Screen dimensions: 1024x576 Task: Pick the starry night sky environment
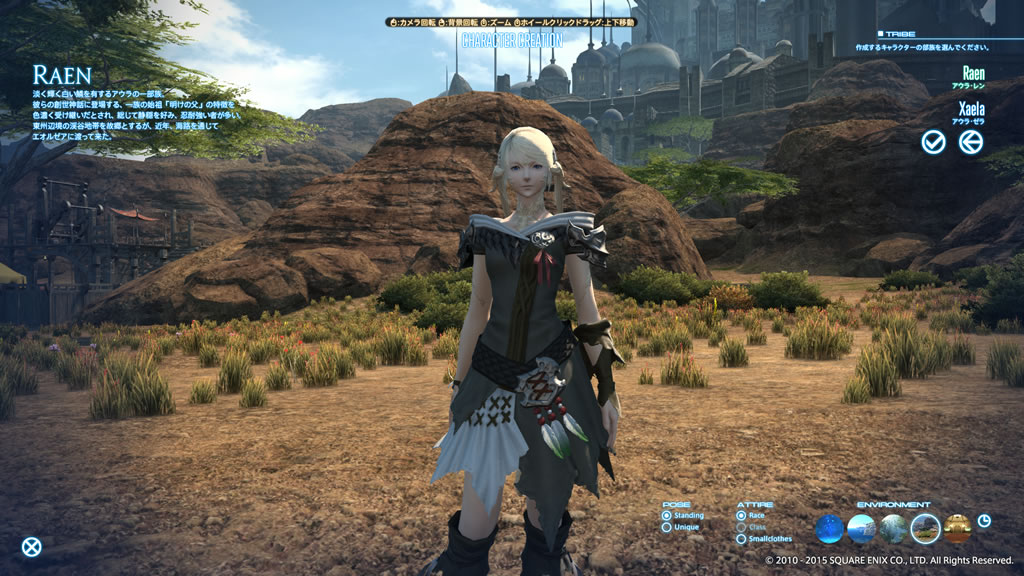pyautogui.click(x=829, y=528)
